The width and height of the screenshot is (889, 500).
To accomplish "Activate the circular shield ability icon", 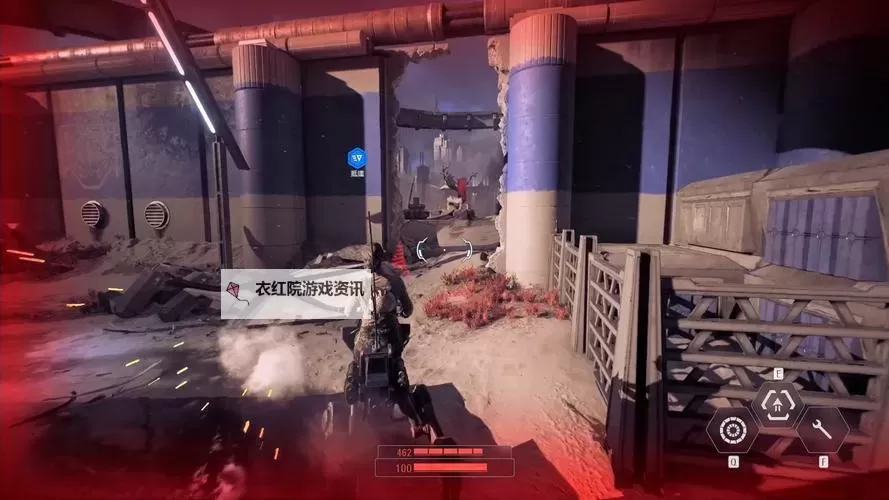I will coord(732,430).
